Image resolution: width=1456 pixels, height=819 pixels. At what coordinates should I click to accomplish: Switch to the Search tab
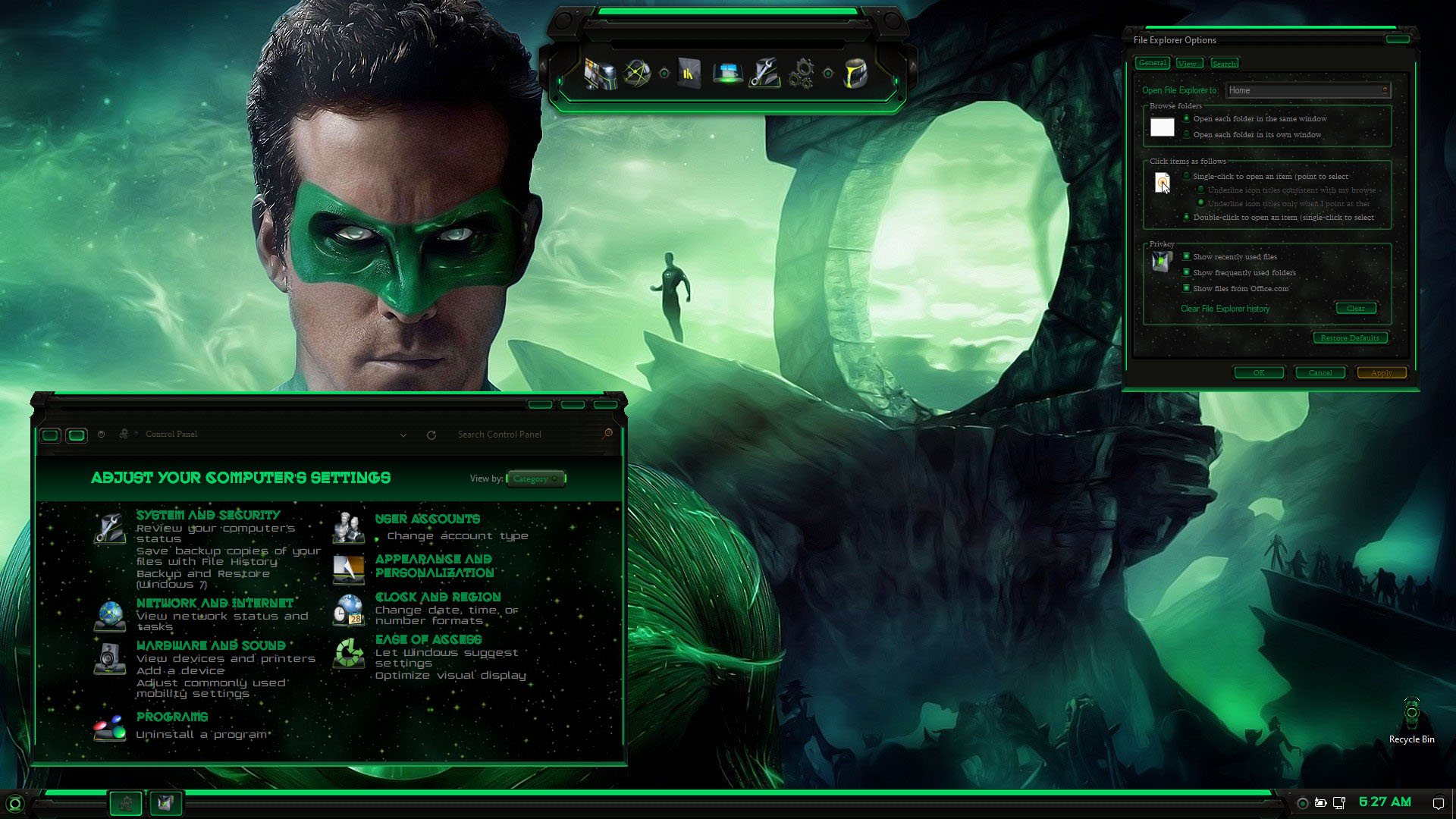[x=1224, y=64]
